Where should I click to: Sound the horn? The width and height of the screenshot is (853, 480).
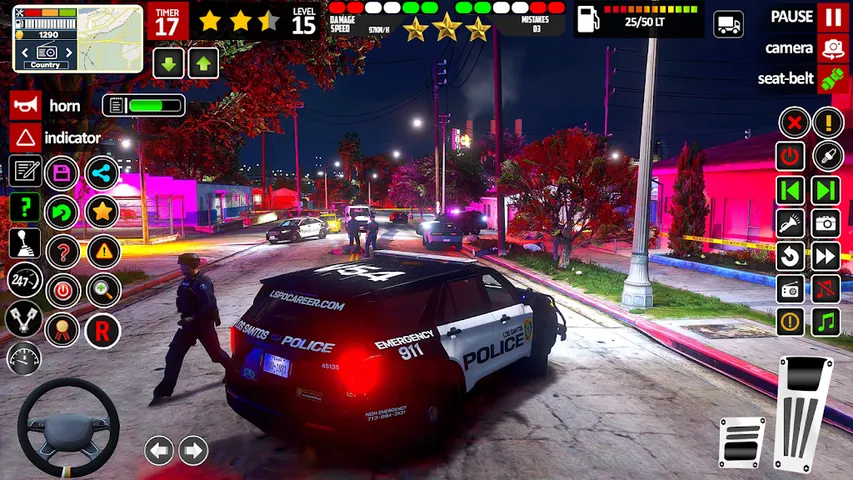coord(27,105)
